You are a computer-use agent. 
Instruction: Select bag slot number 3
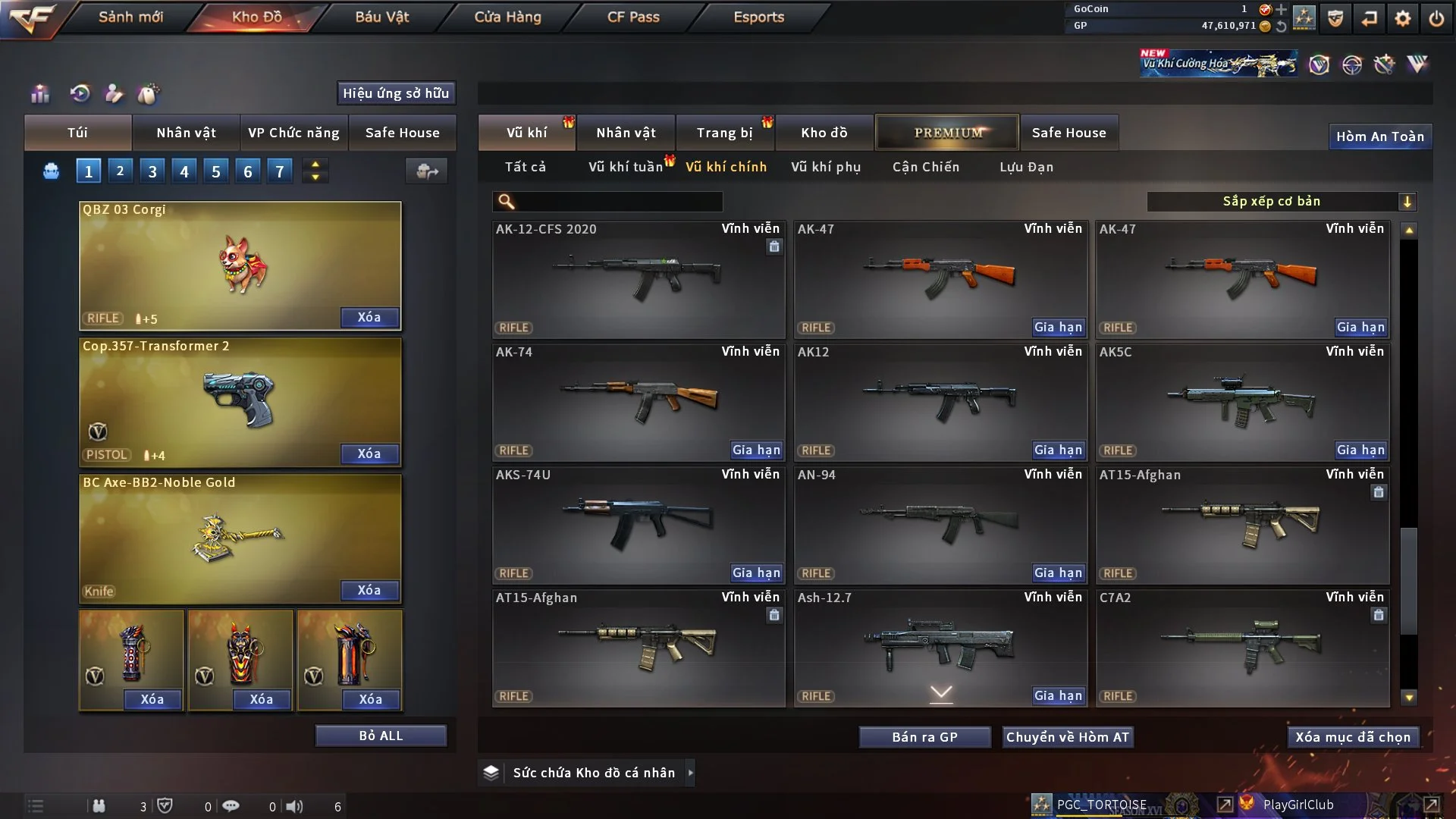click(152, 171)
